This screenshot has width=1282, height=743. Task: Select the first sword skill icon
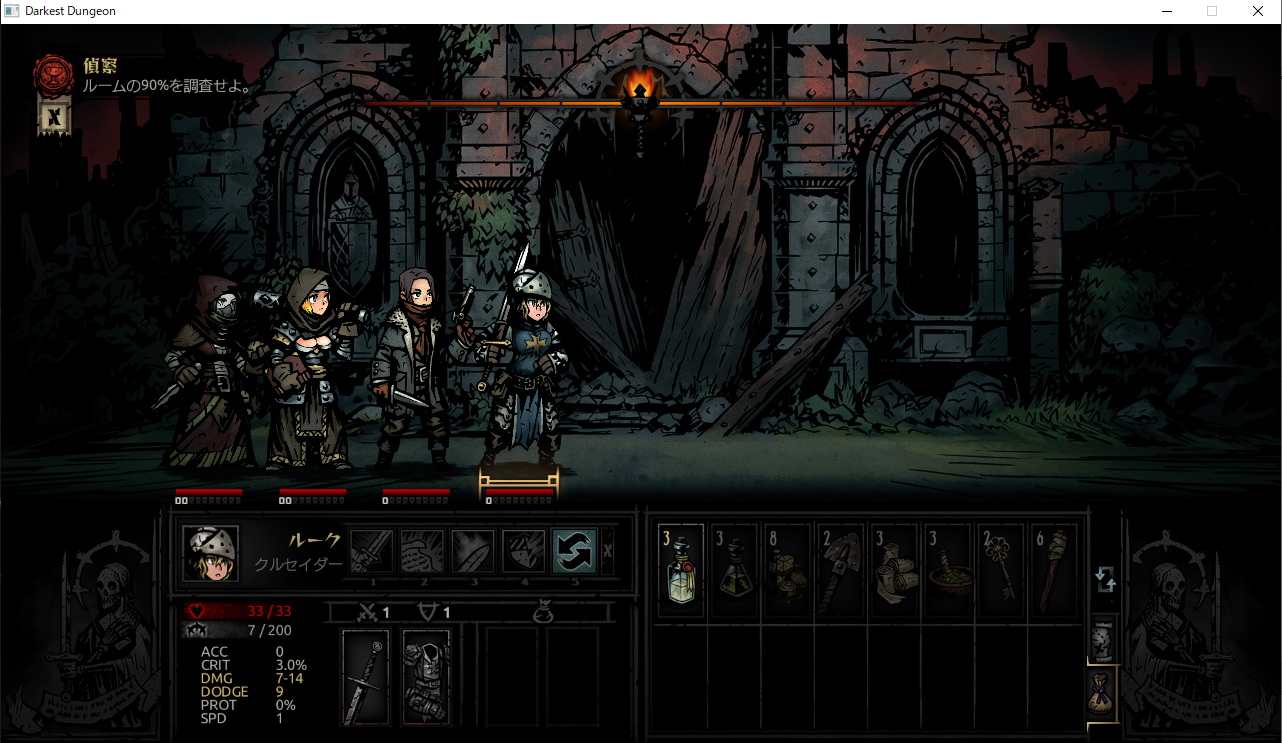[371, 551]
